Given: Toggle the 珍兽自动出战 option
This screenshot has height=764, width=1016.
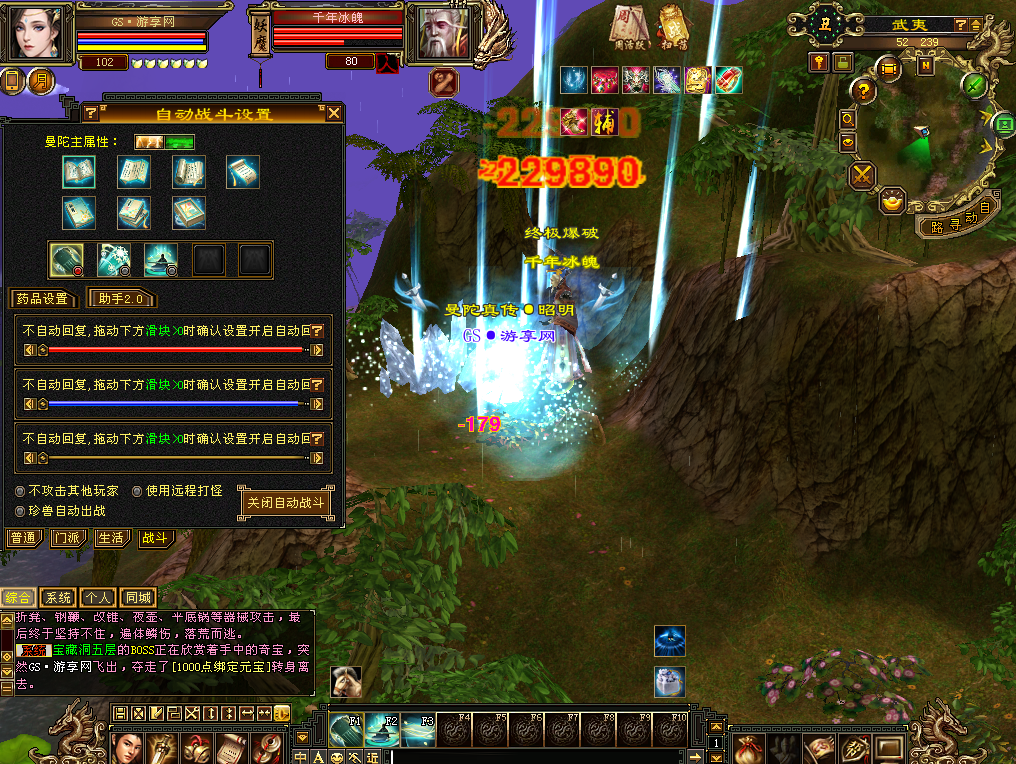Looking at the screenshot, I should click(21, 511).
